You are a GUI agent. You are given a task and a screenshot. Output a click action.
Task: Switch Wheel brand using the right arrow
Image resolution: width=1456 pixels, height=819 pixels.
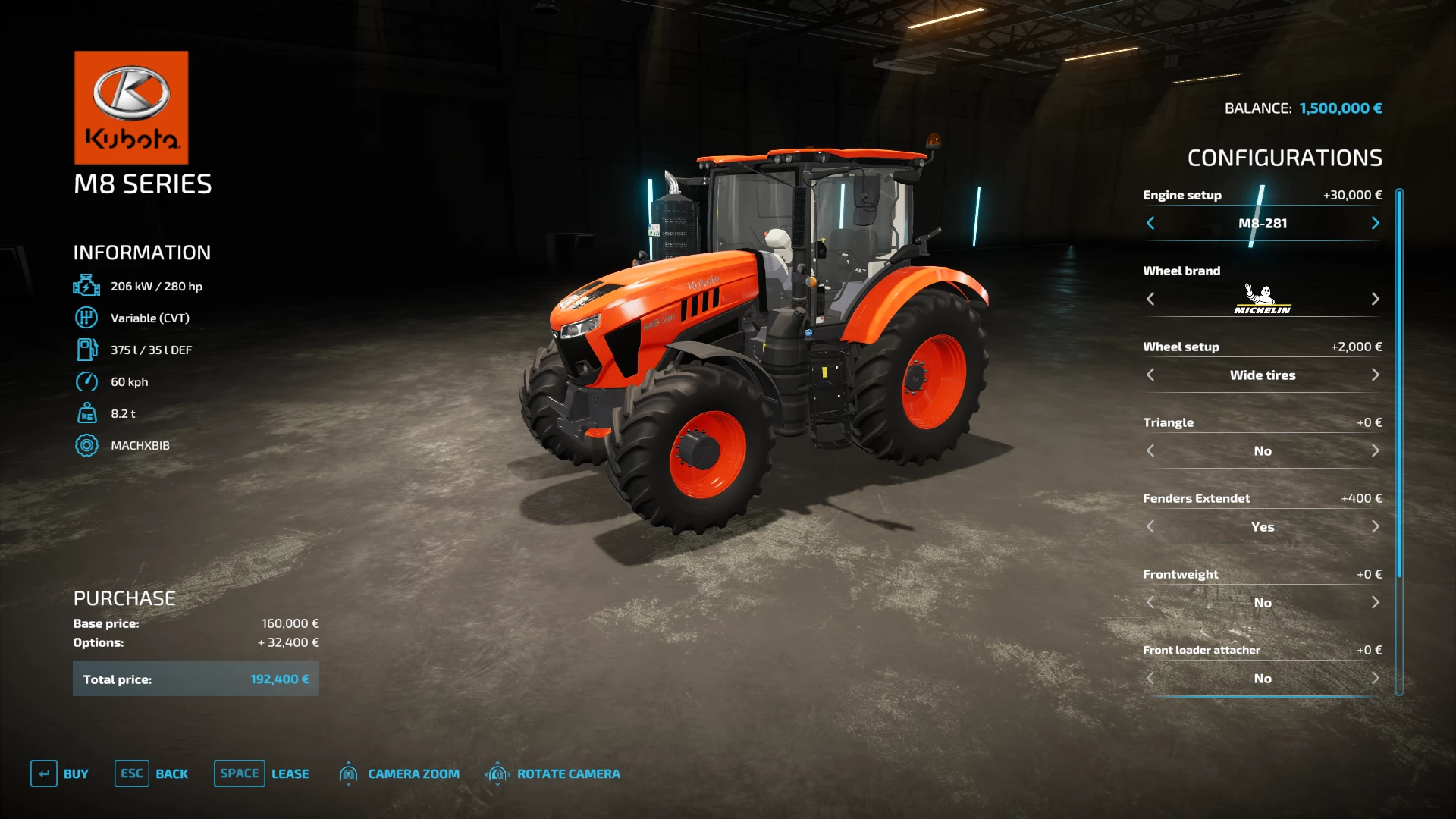tap(1376, 299)
